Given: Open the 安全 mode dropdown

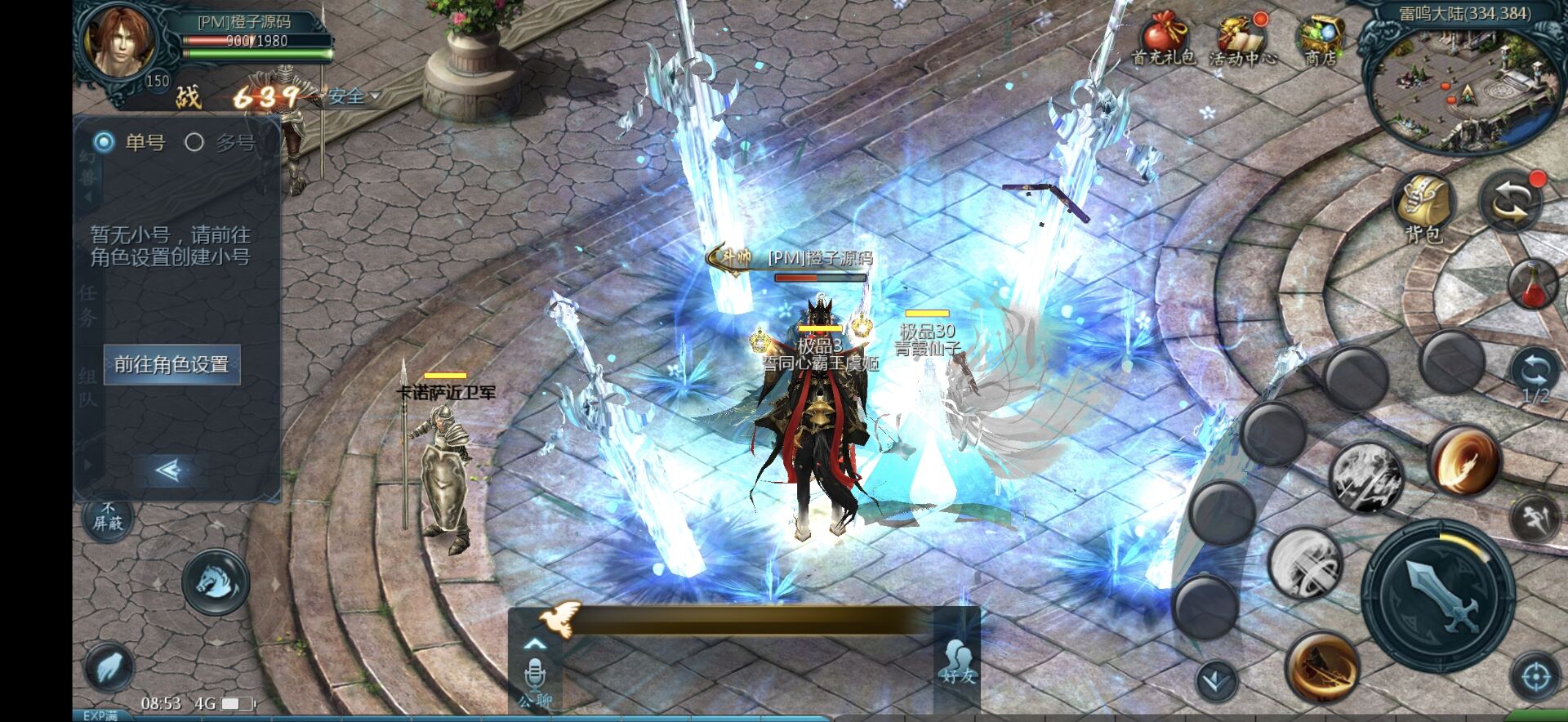Looking at the screenshot, I should pos(350,96).
